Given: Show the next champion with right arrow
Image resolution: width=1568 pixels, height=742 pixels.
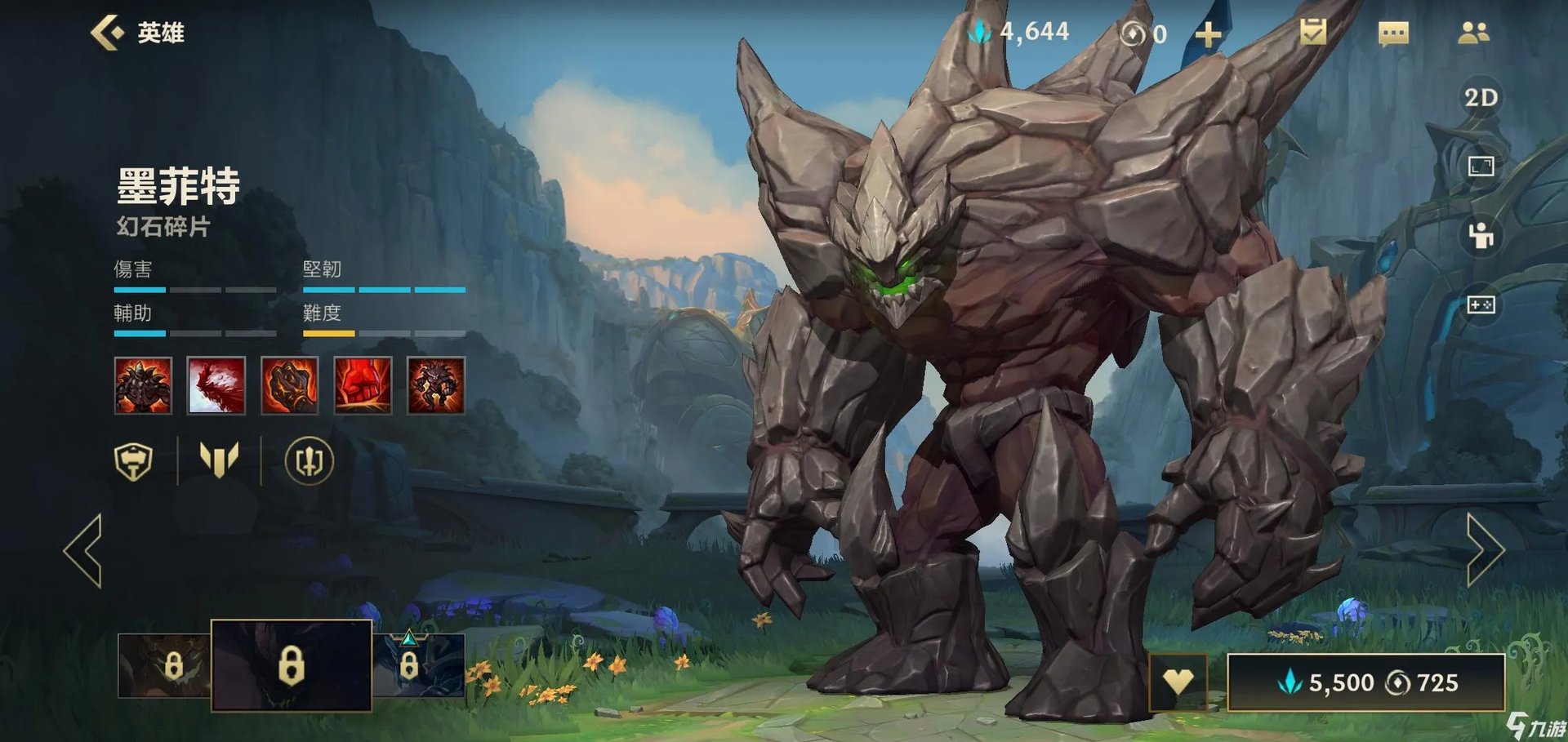Looking at the screenshot, I should 1485,551.
